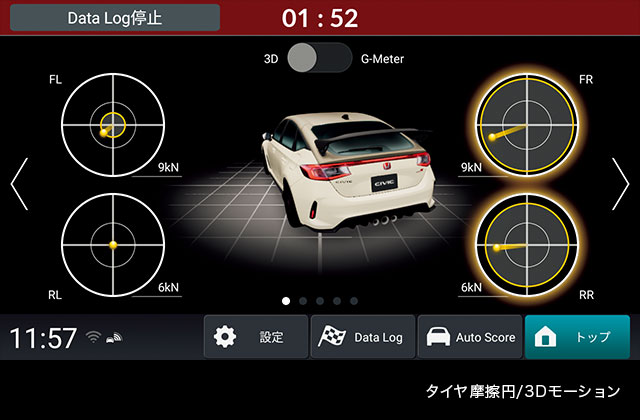Image resolution: width=640 pixels, height=420 pixels.
Task: Open the 設定 settings menu
Action: tap(256, 337)
